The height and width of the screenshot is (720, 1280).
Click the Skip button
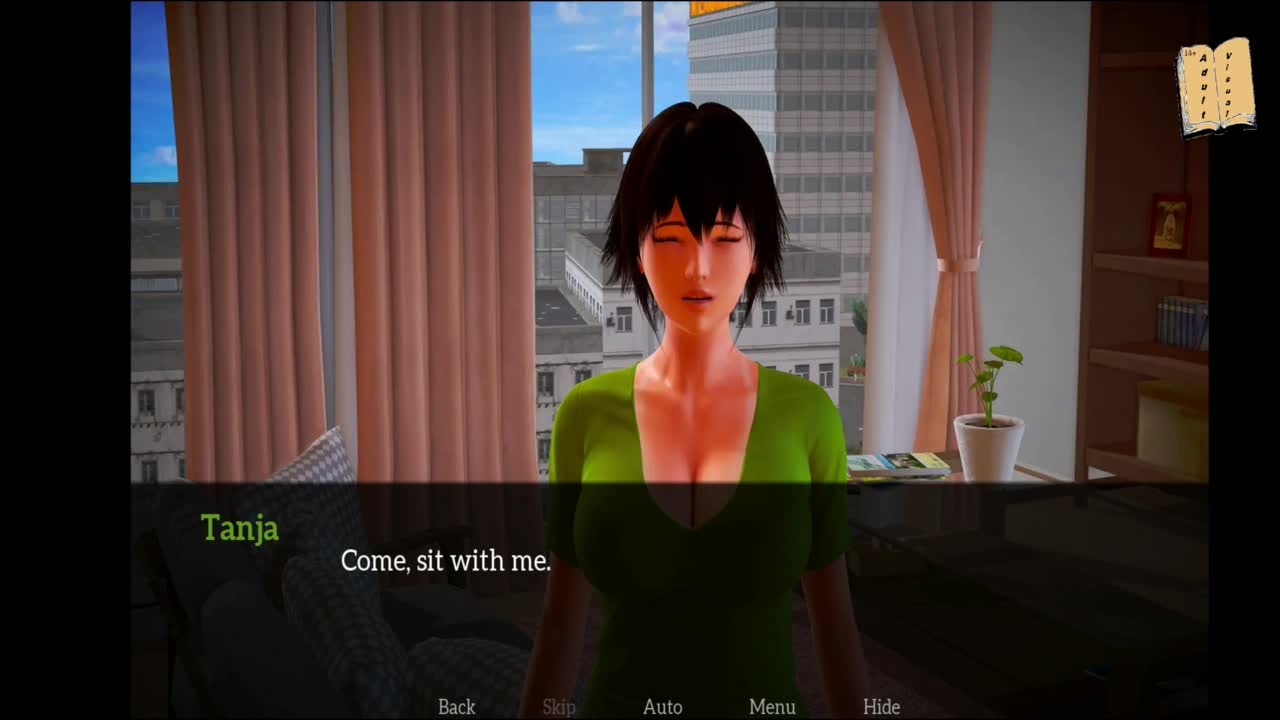(559, 707)
